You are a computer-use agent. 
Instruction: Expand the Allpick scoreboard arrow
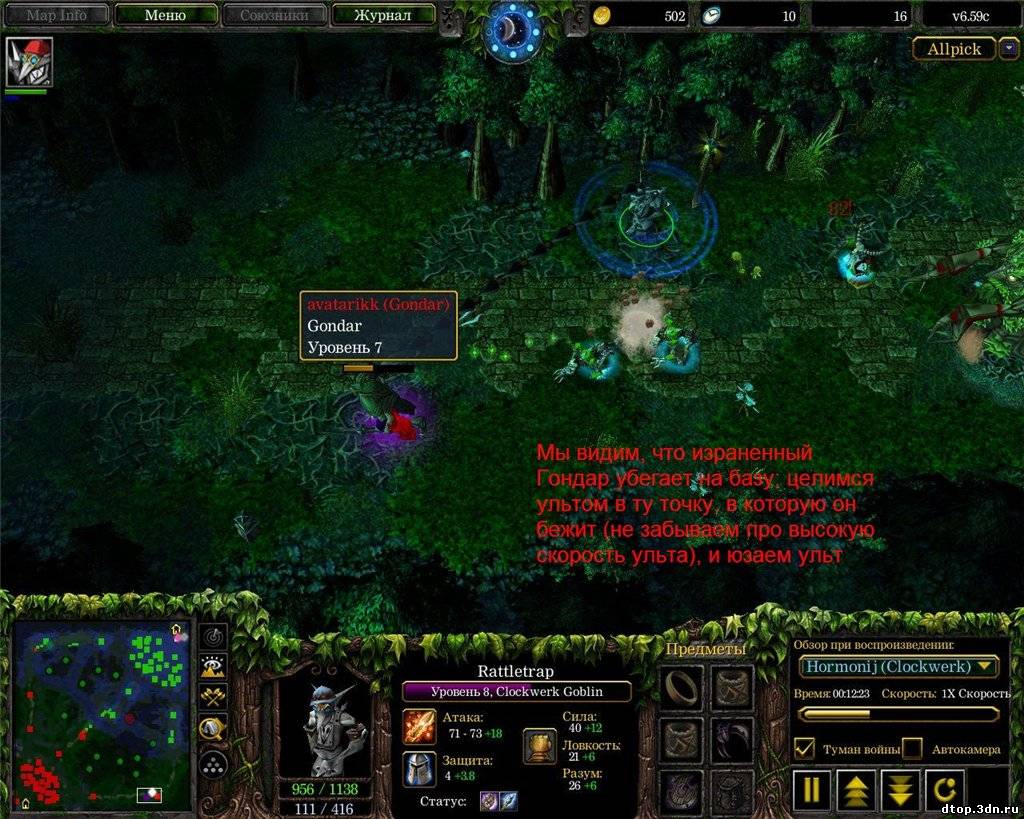tap(1010, 48)
